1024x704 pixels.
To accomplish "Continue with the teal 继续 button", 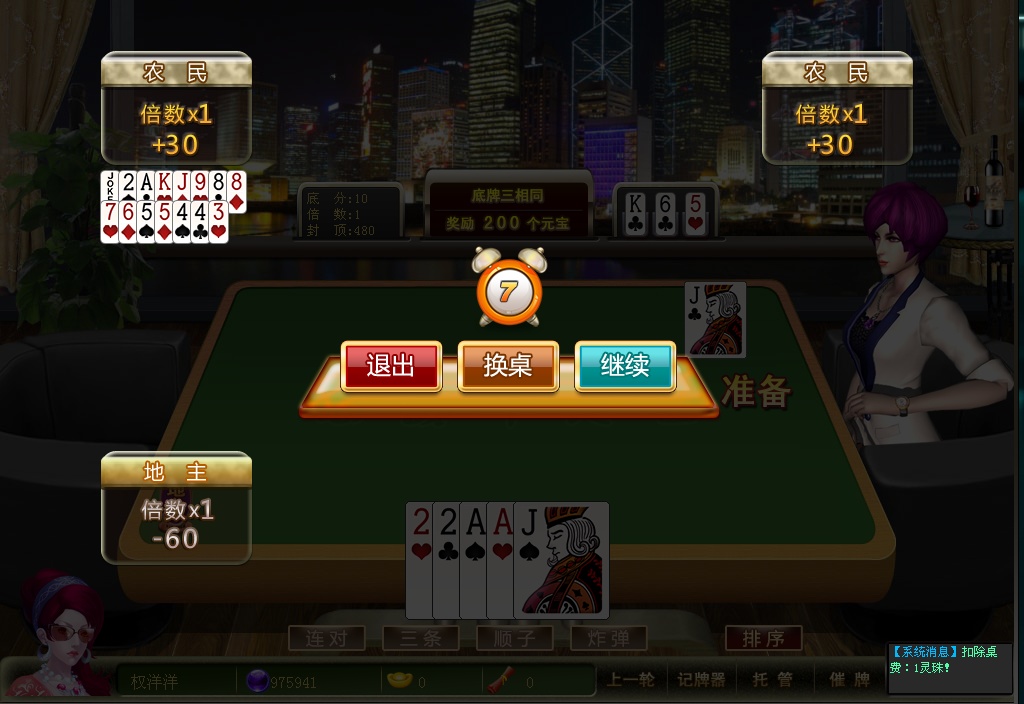I will (625, 366).
